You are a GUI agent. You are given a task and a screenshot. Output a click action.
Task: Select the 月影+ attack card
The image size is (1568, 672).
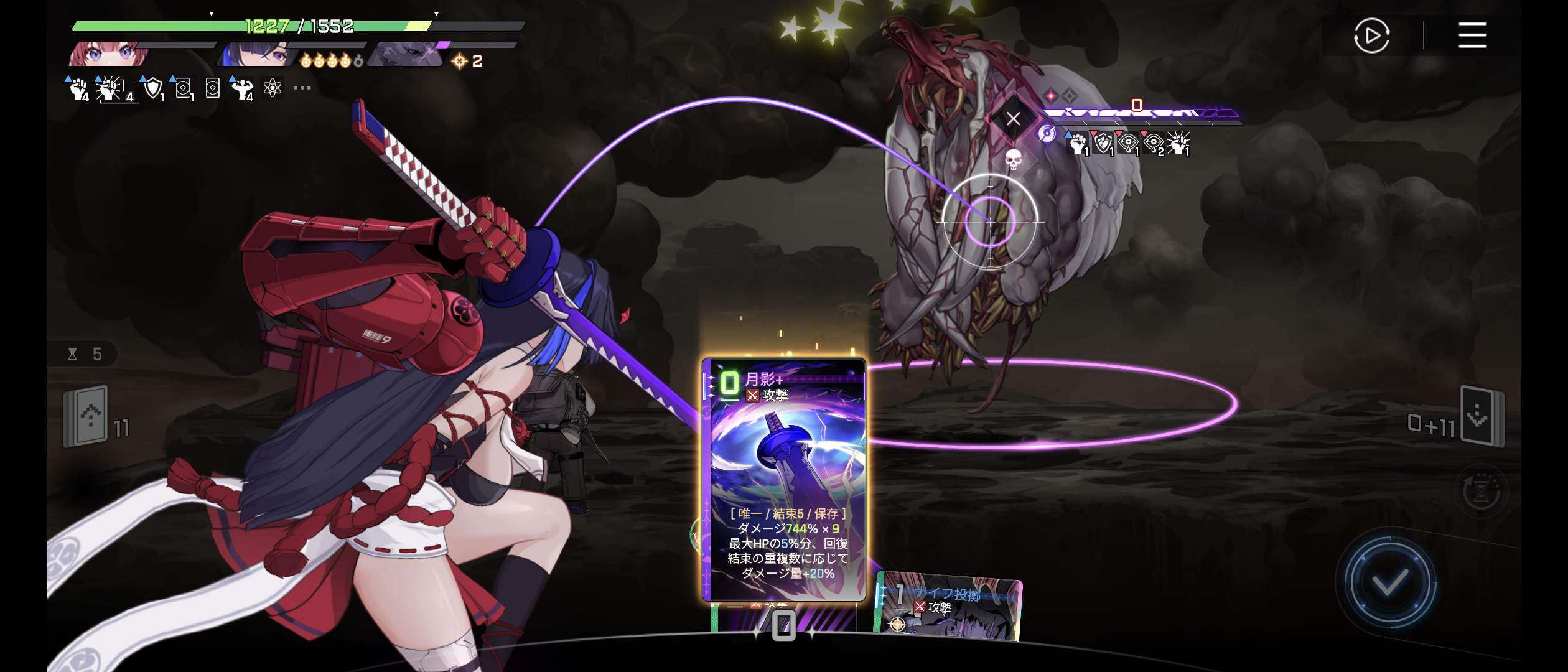click(783, 479)
